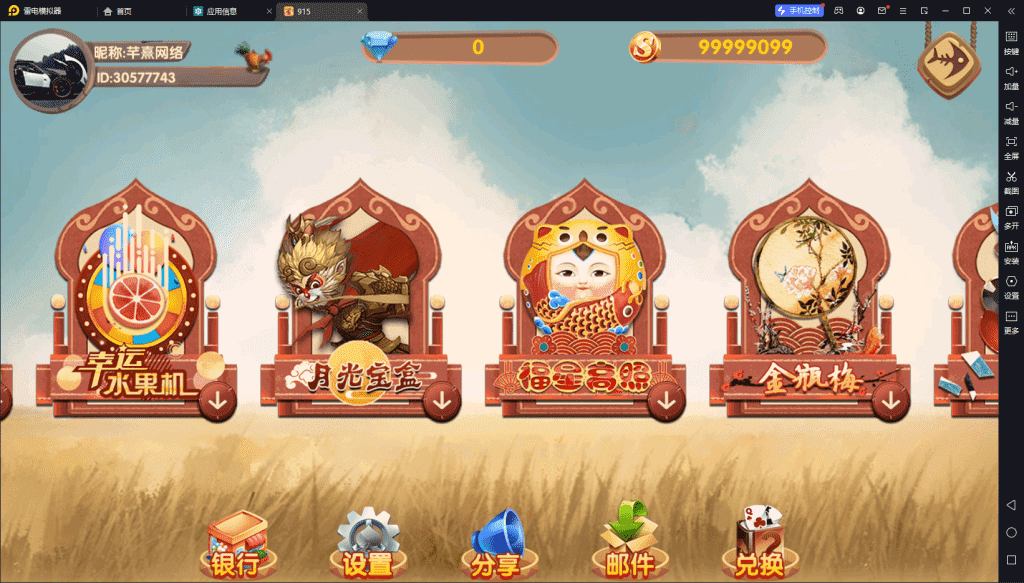Download 幸运水果机 with its arrow button
1024x583 pixels.
coord(217,402)
